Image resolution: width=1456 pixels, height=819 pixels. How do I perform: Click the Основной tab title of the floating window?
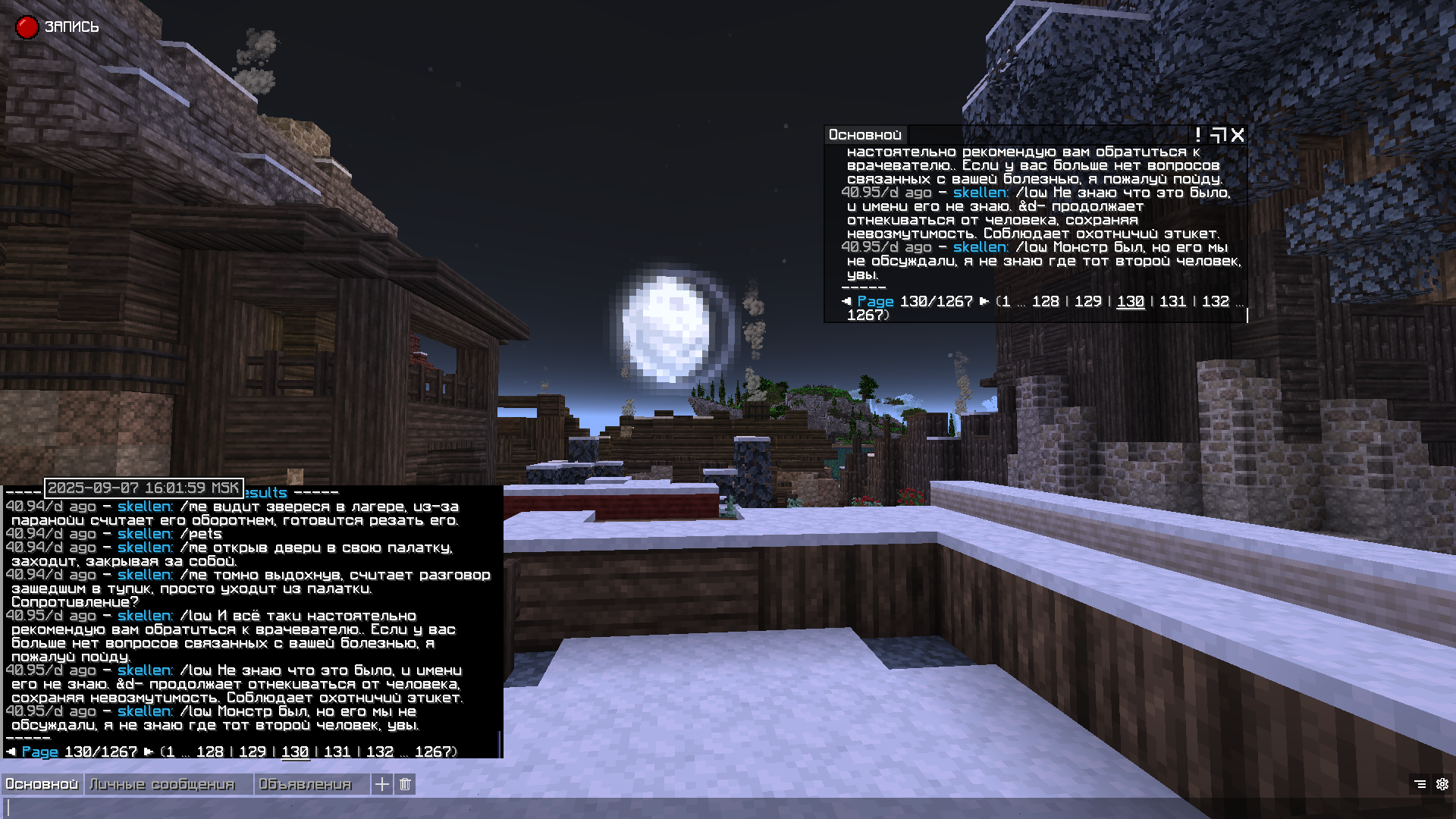864,135
